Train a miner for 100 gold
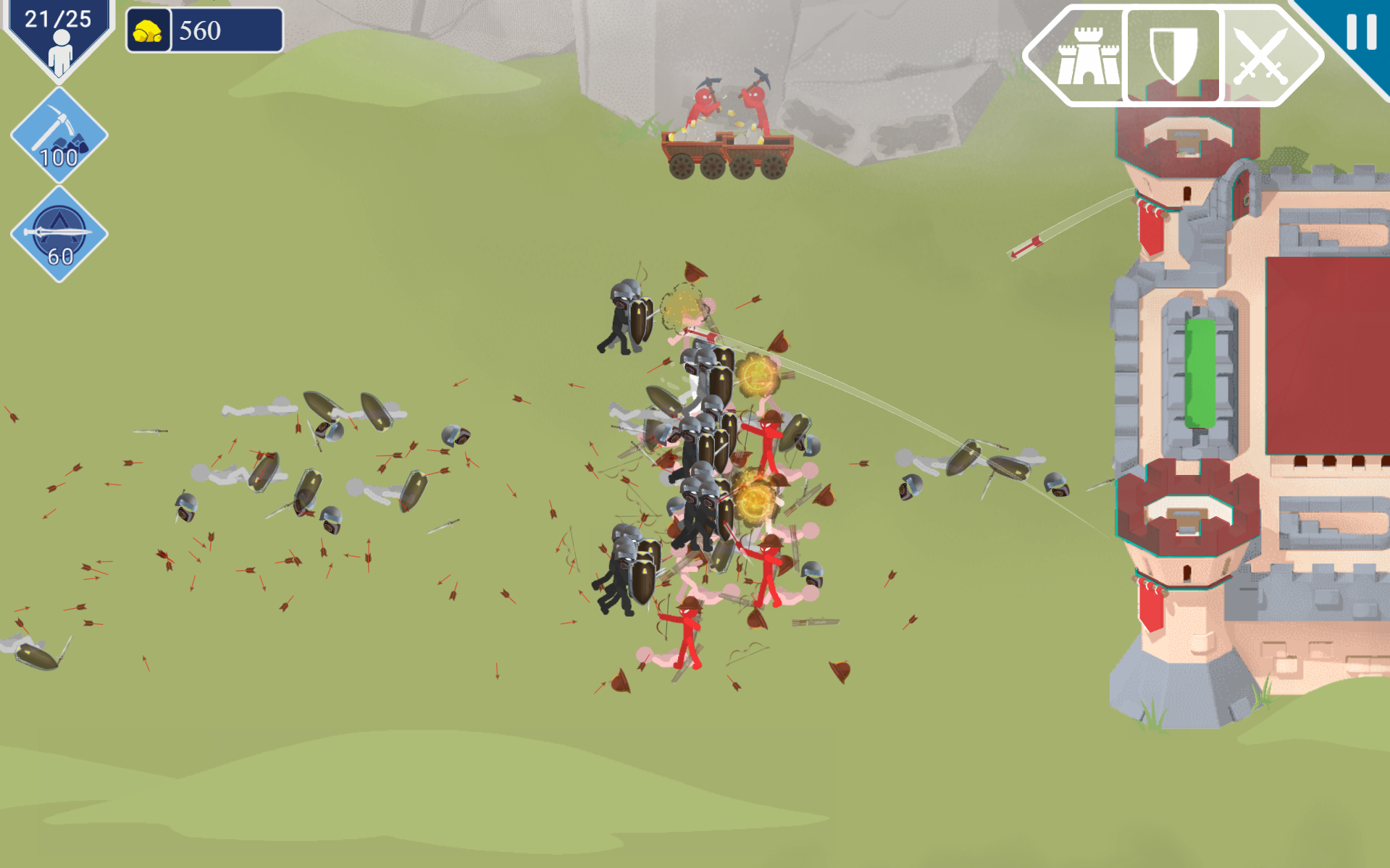Viewport: 1390px width, 868px height. (x=59, y=136)
